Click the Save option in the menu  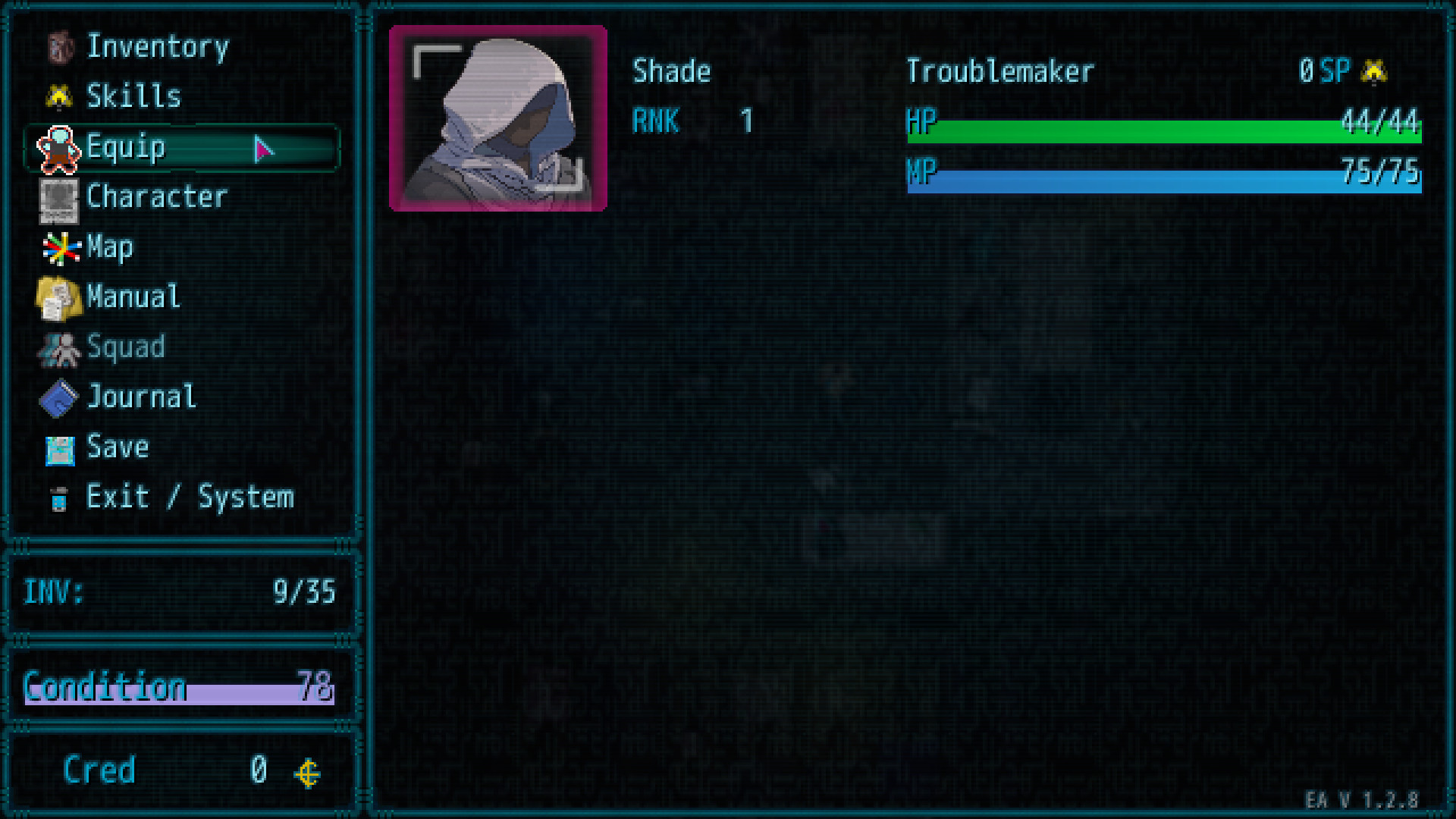pos(118,447)
